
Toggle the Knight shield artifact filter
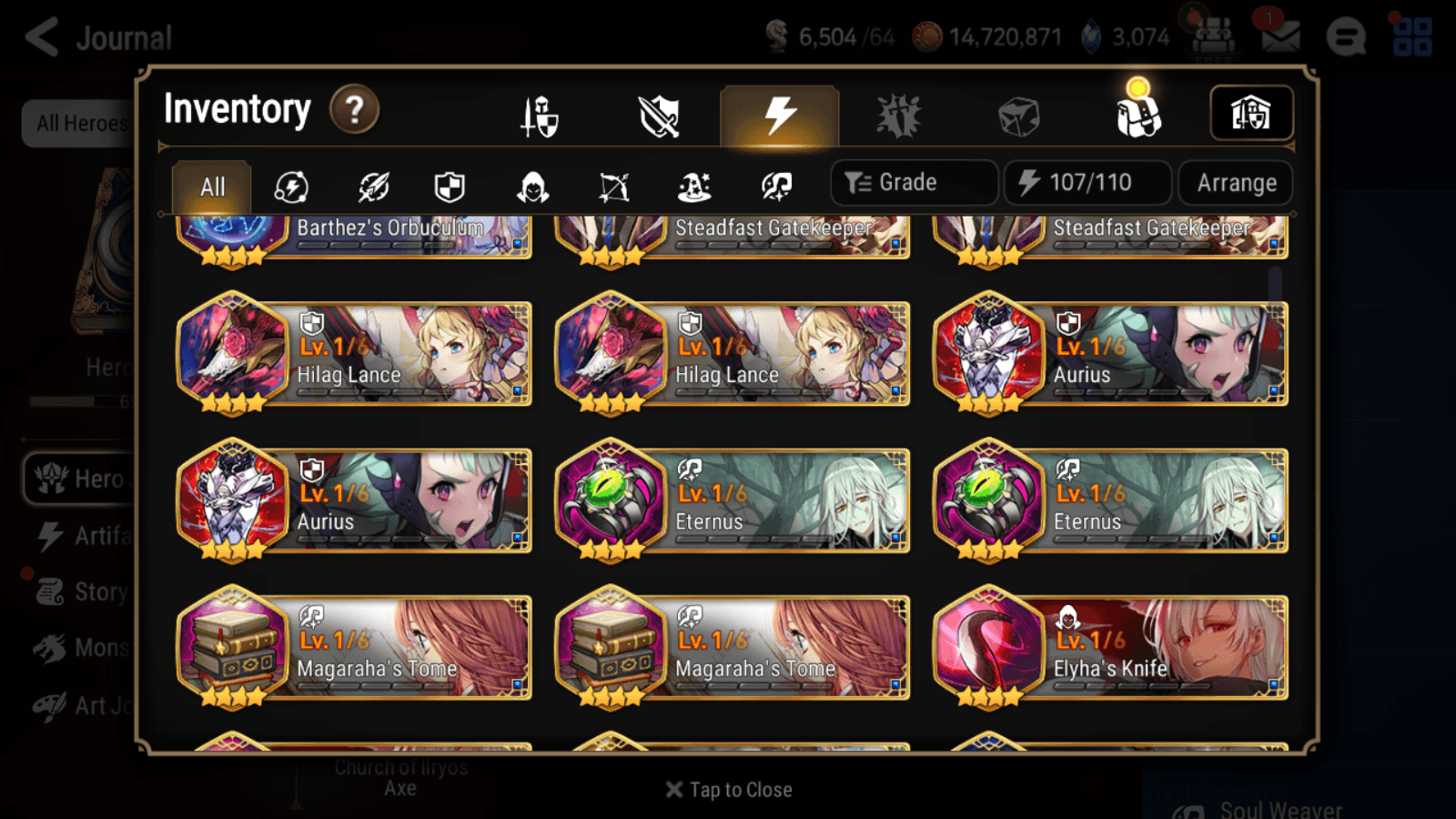click(450, 187)
